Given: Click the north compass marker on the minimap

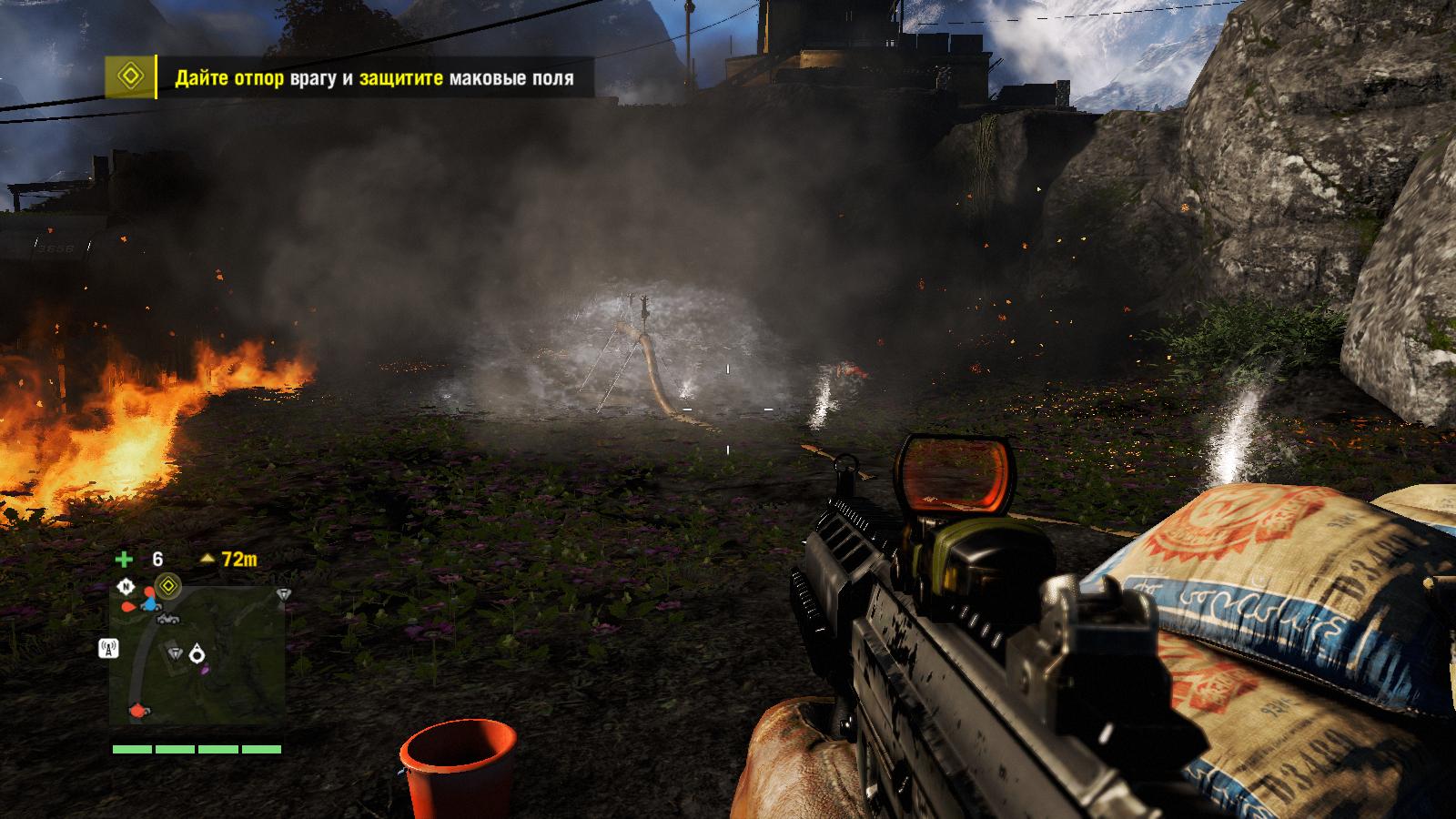Looking at the screenshot, I should pos(126,587).
